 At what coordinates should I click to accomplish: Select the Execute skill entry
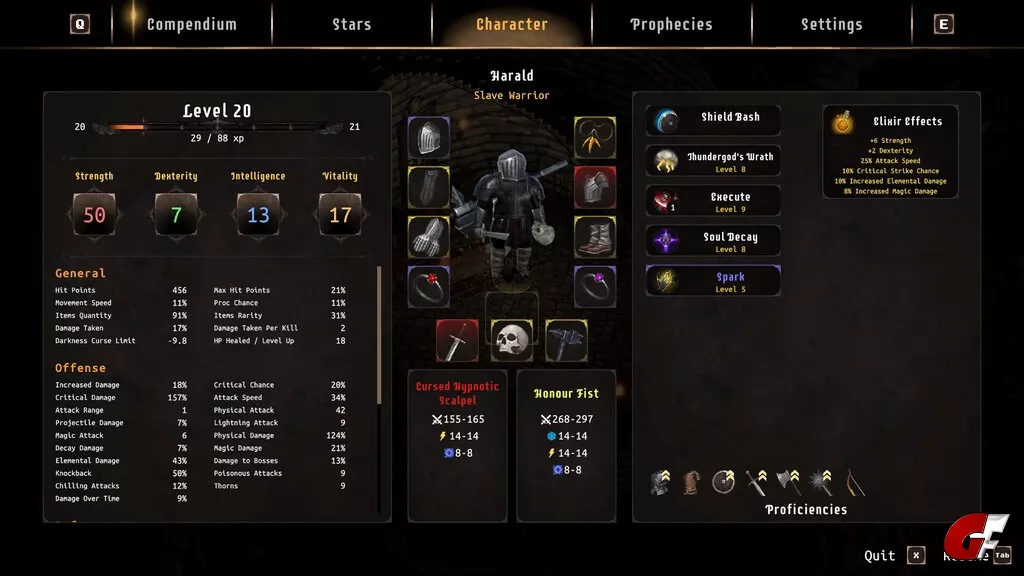tap(713, 201)
